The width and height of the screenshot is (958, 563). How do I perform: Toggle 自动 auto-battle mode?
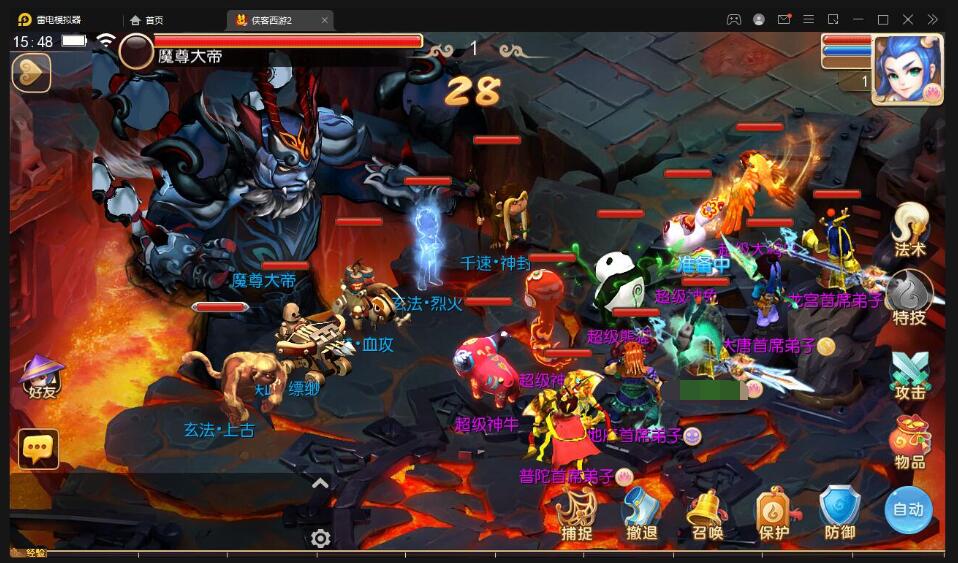point(908,510)
